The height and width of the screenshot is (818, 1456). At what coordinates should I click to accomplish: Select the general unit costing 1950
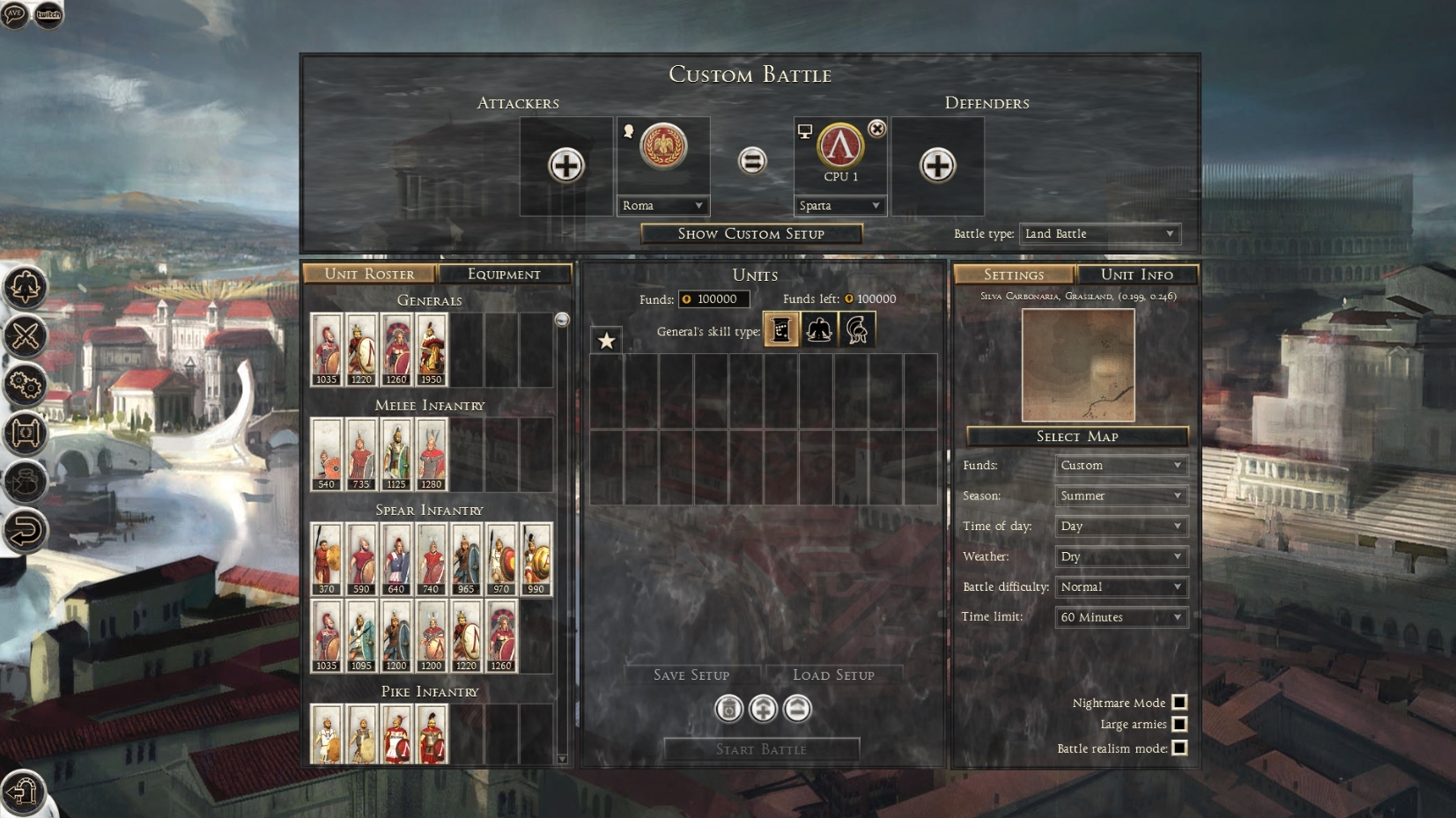click(432, 350)
